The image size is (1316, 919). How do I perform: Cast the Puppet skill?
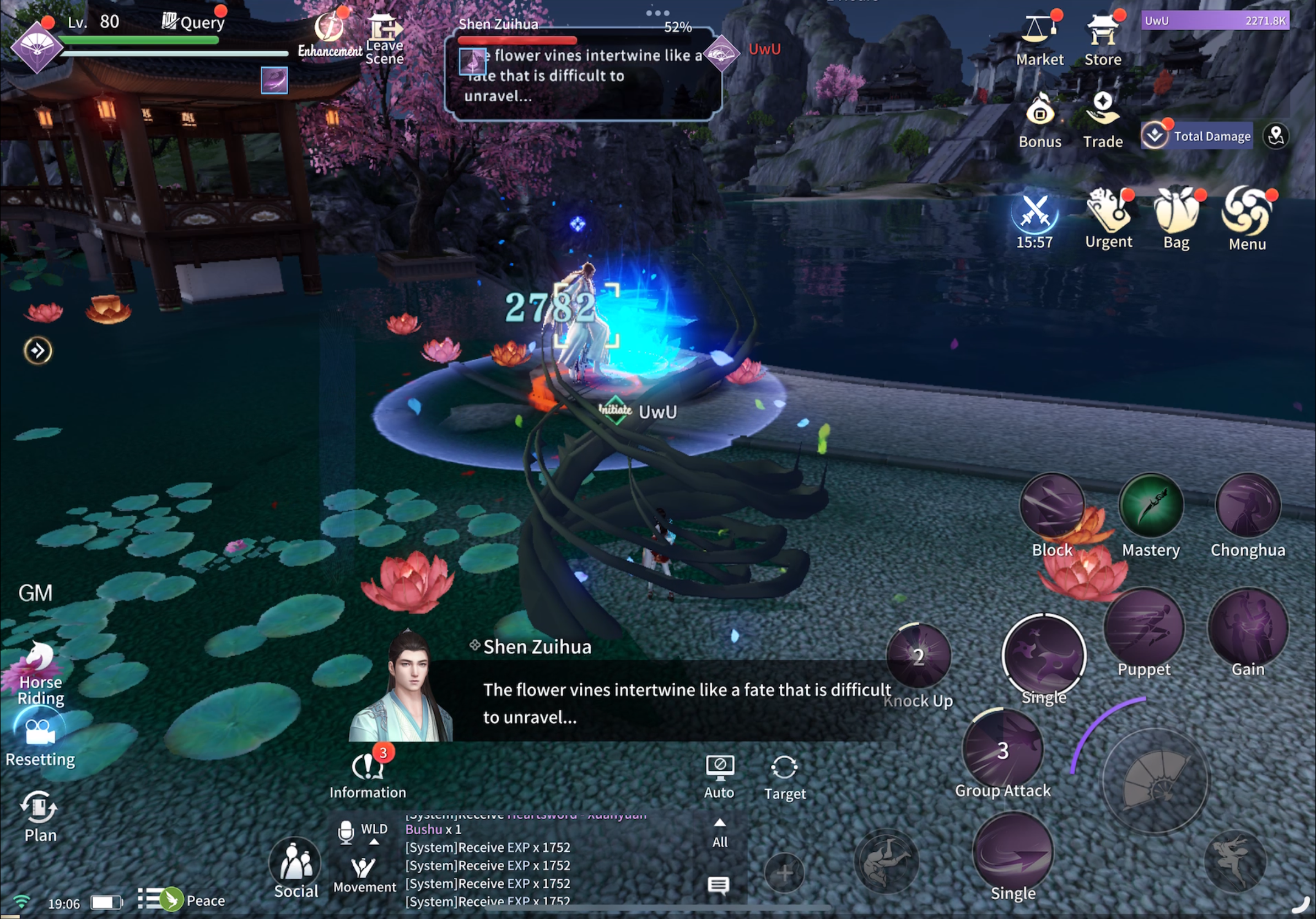[x=1144, y=628]
